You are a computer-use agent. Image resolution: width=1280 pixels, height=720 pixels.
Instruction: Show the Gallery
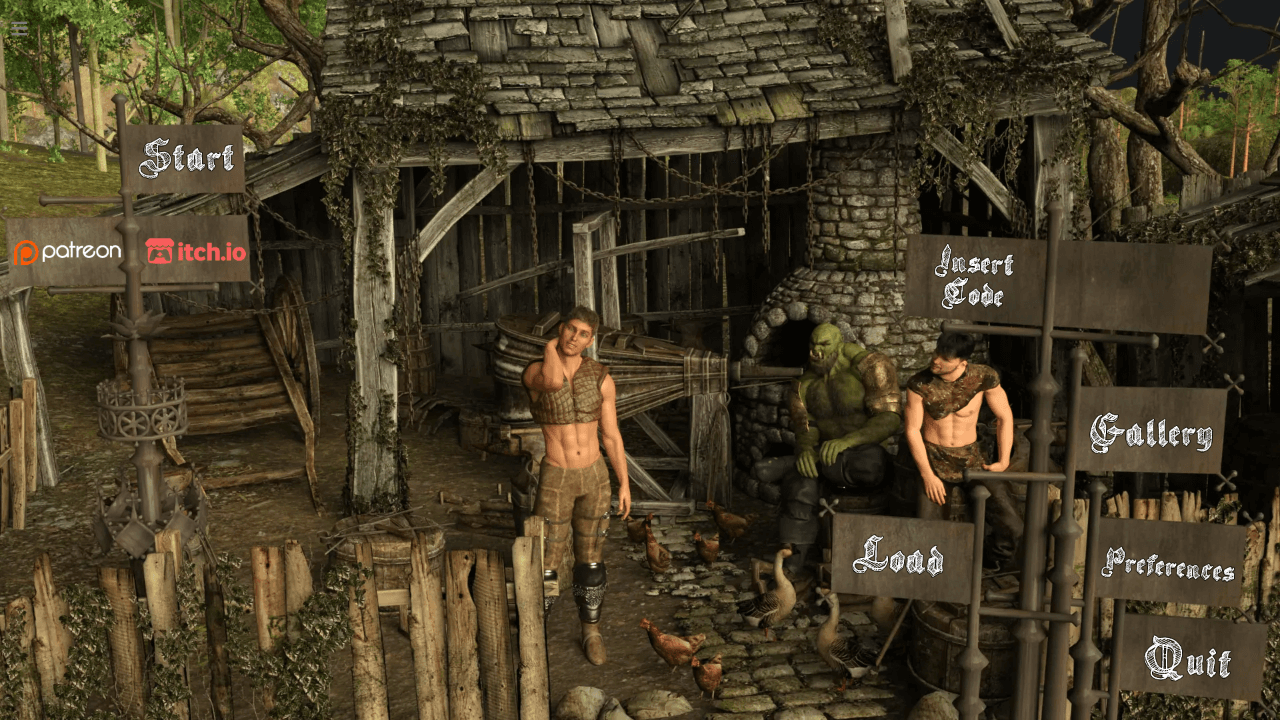point(1151,432)
